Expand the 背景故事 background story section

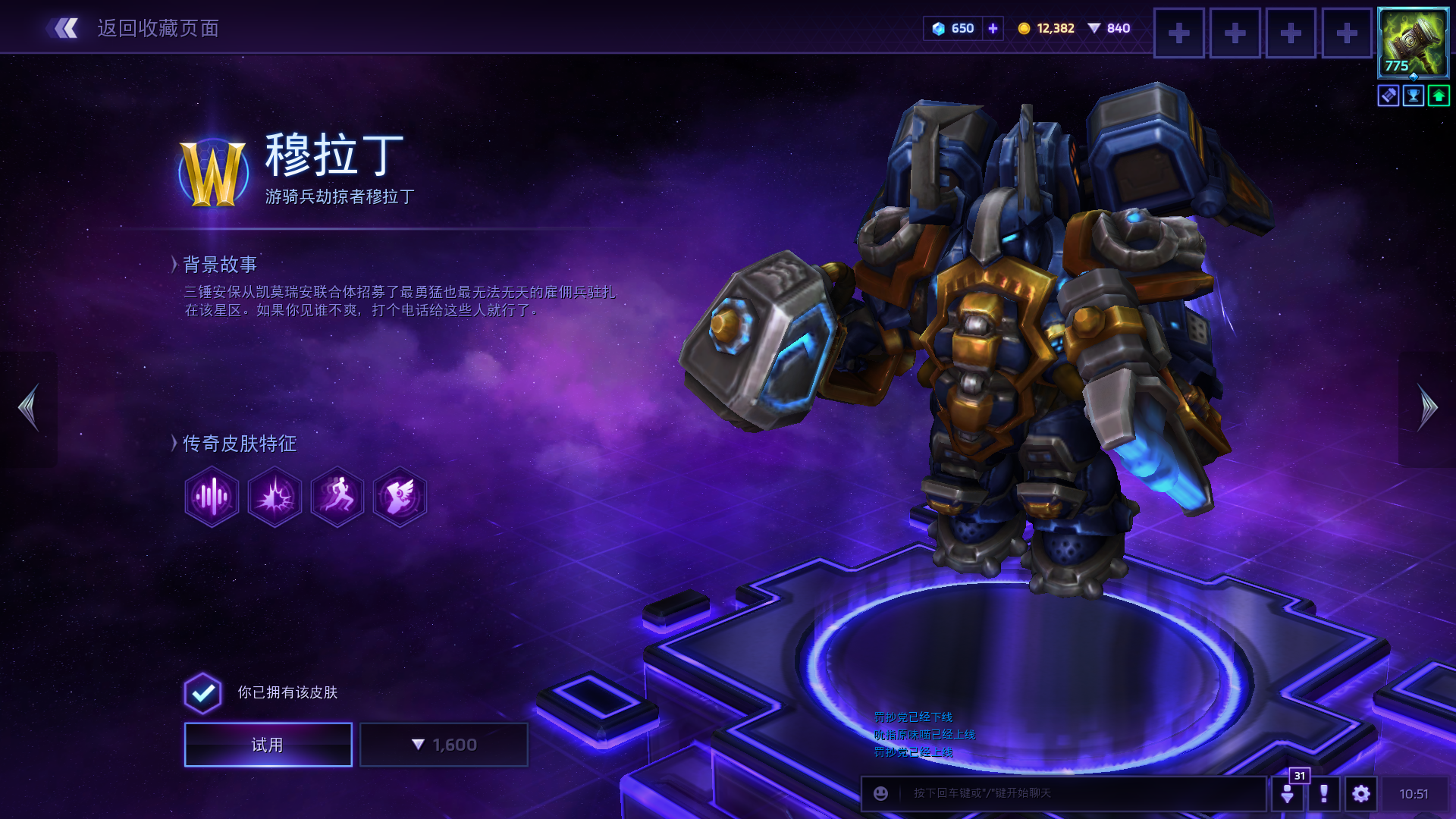[219, 264]
